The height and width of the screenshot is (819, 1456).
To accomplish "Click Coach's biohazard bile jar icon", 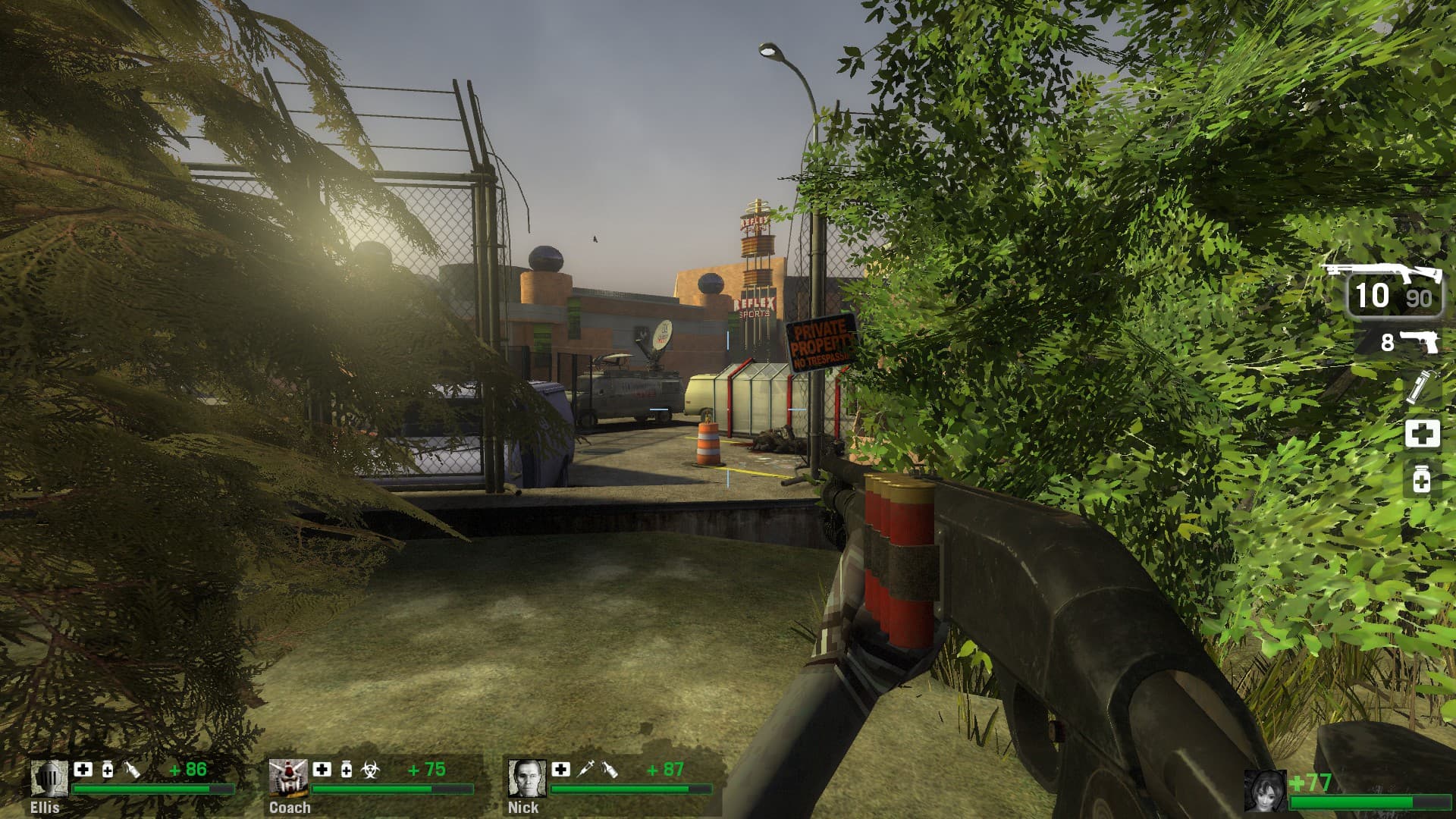I will click(371, 770).
